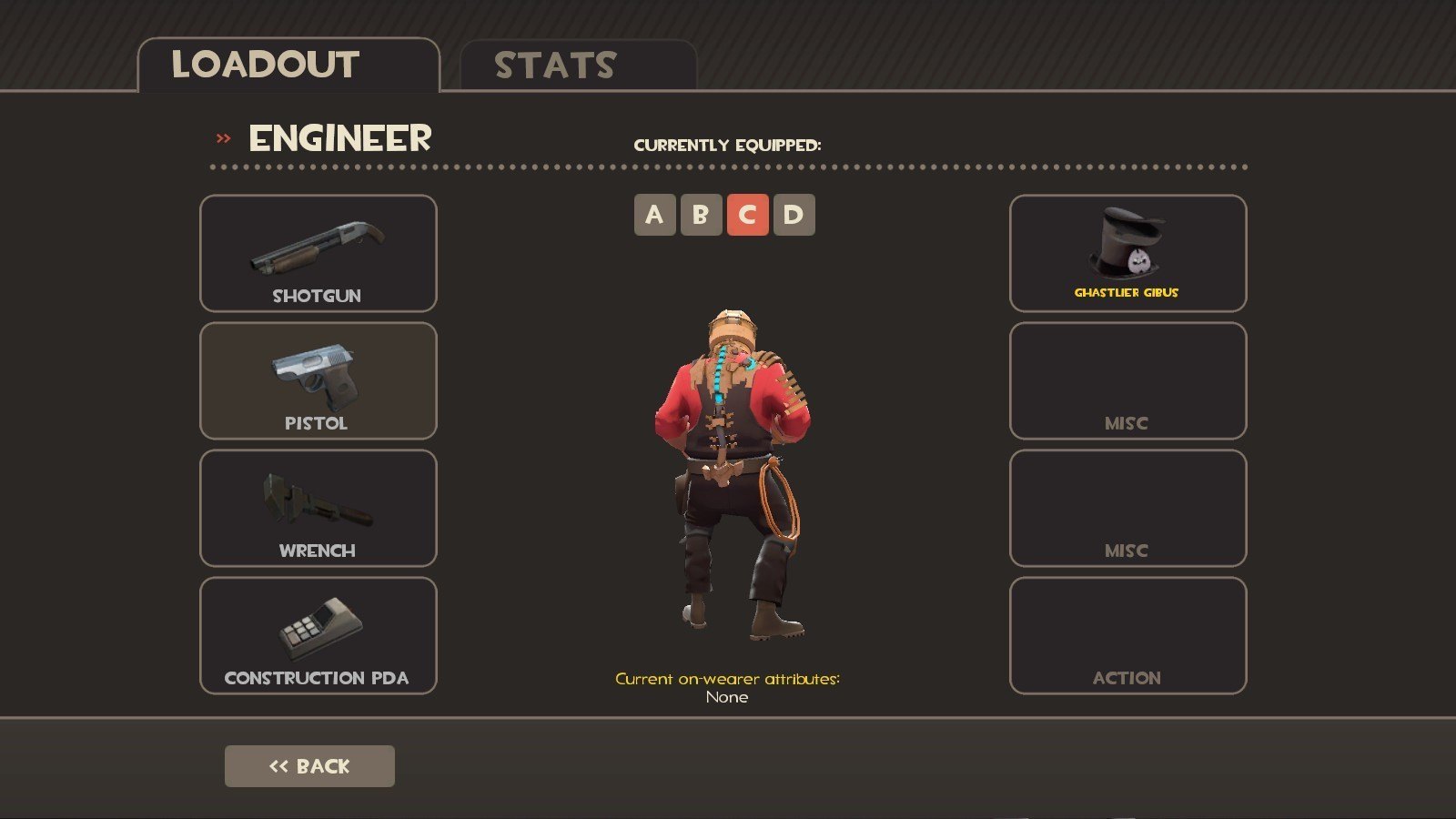1456x819 pixels.
Task: Select the Construction PDA slot
Action: point(318,635)
